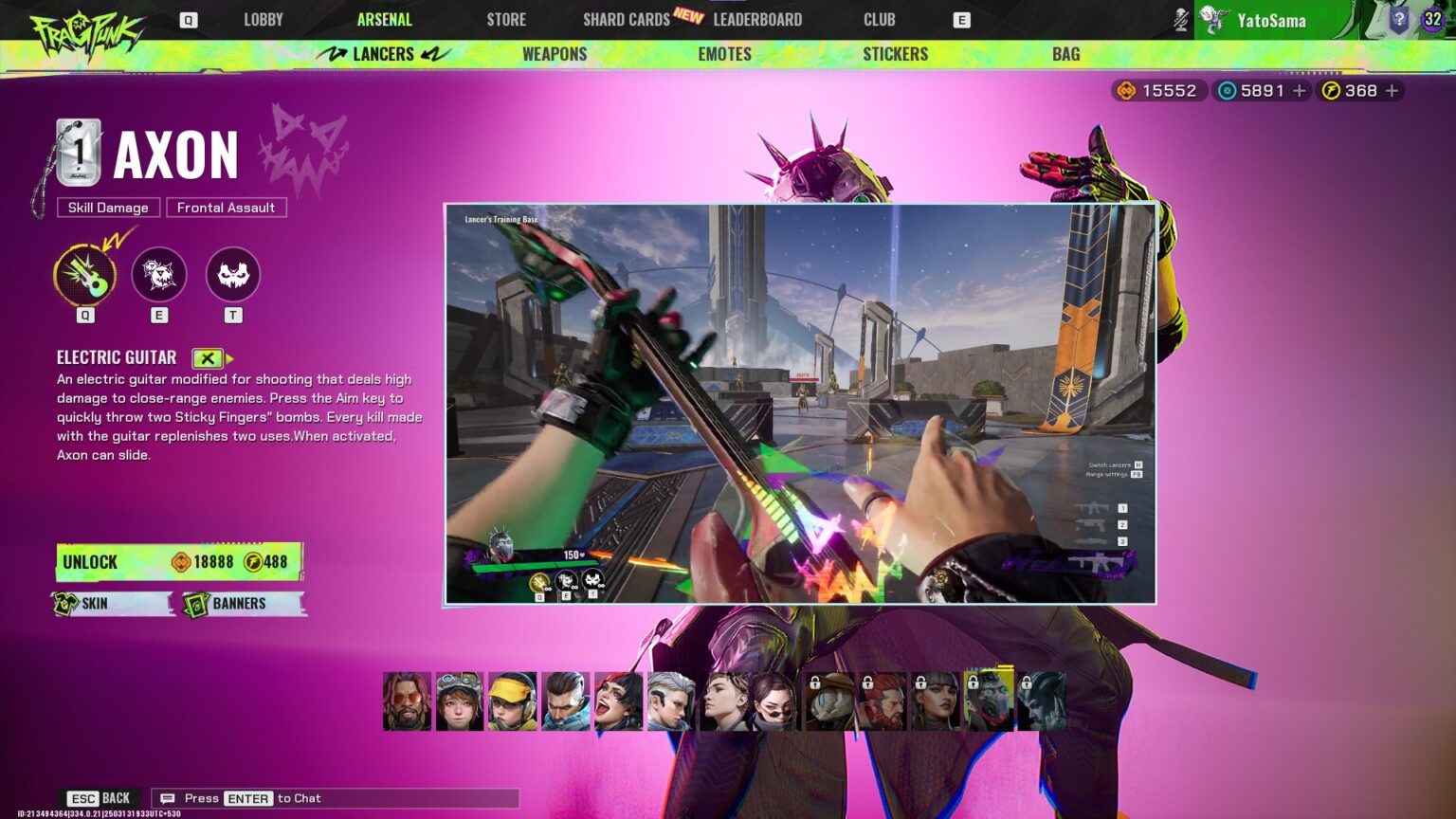
Task: Click the UNLOCK button for Axon
Action: coord(176,561)
